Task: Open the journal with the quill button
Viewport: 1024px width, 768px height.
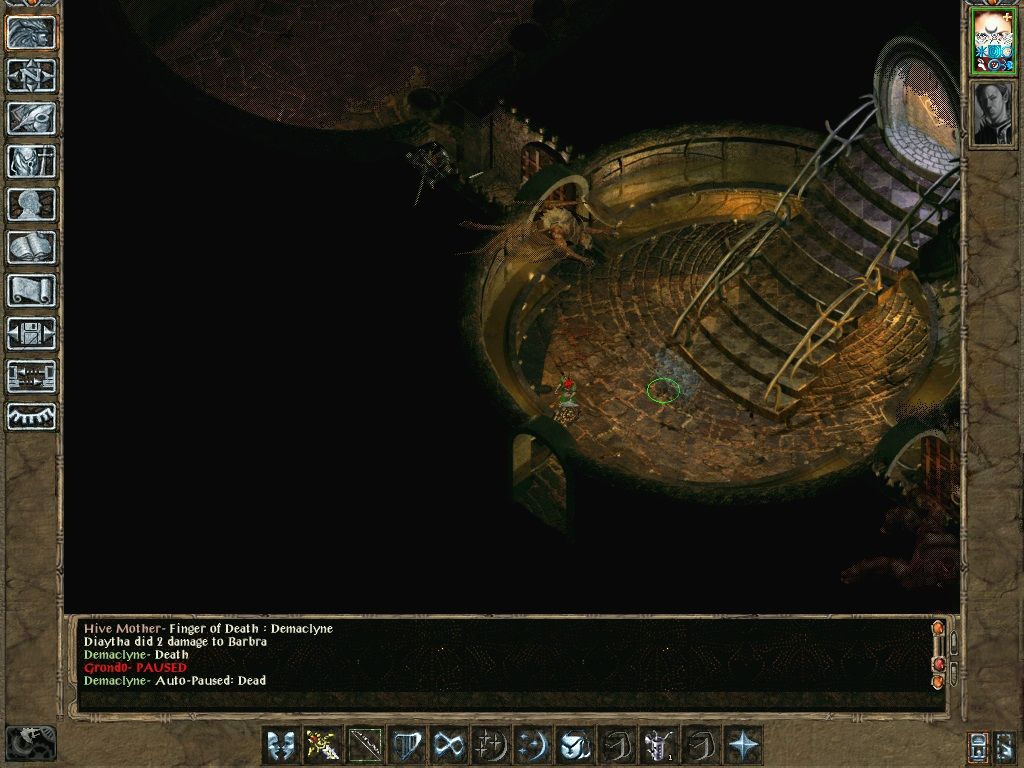Action: pyautogui.click(x=32, y=118)
